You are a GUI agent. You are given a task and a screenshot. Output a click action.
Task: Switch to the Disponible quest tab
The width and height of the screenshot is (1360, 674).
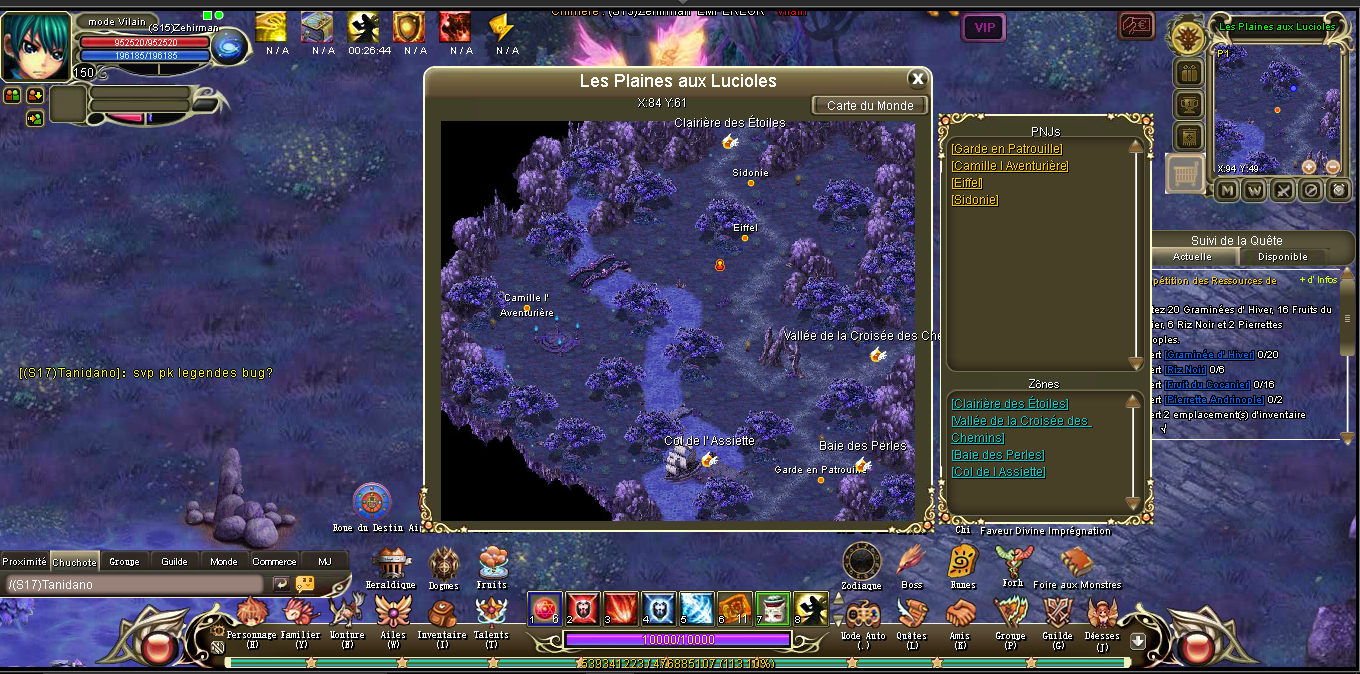[x=1282, y=257]
